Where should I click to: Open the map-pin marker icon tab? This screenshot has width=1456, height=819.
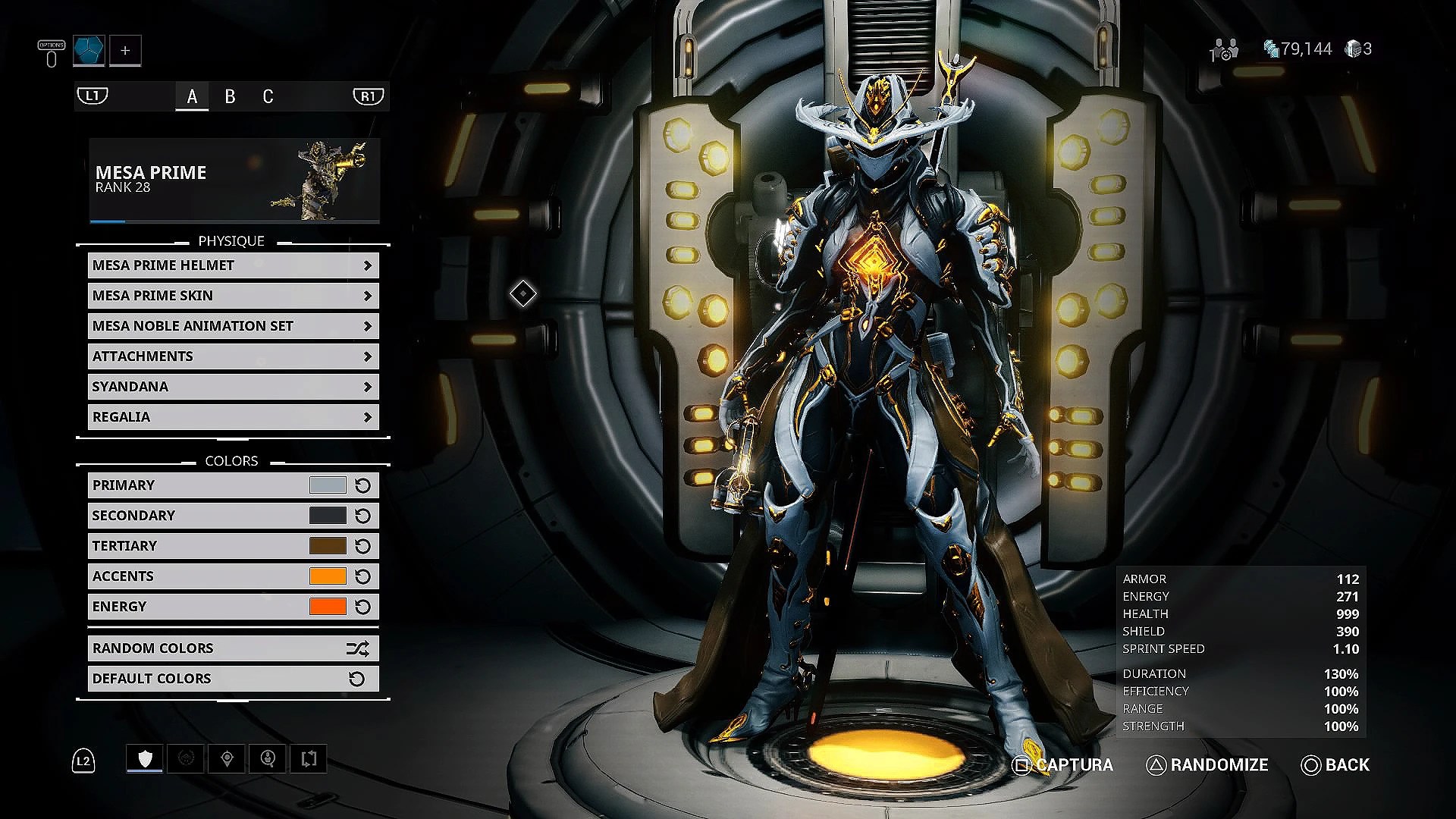[x=227, y=758]
